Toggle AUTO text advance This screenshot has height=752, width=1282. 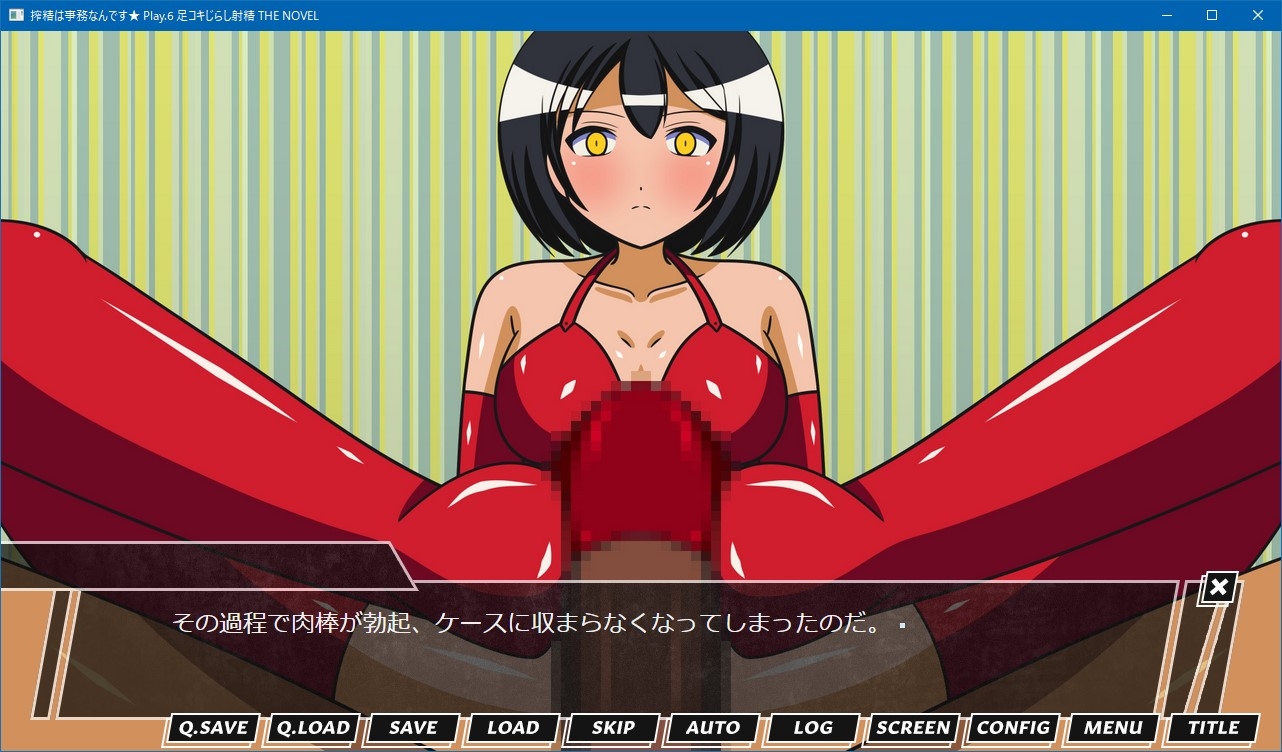click(713, 728)
